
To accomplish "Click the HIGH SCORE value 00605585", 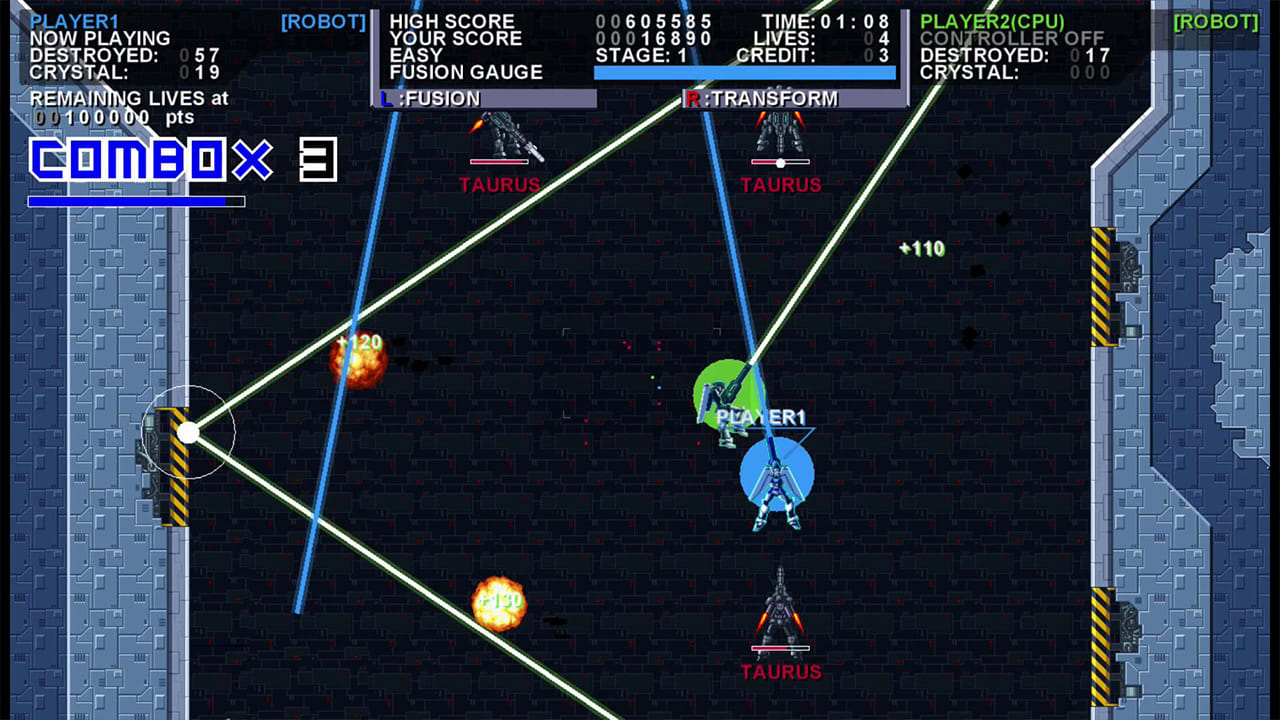I will click(655, 21).
